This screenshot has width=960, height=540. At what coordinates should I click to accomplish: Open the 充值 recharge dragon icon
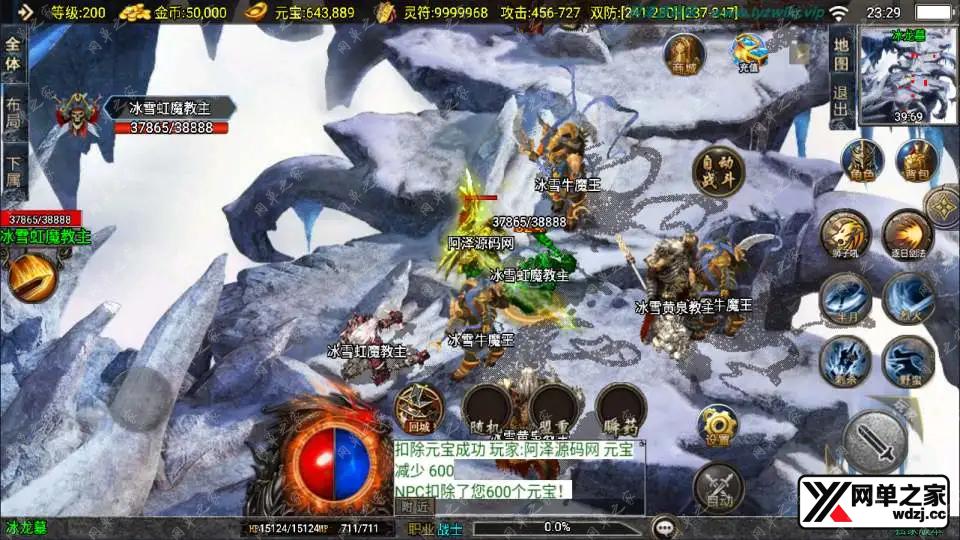[748, 52]
